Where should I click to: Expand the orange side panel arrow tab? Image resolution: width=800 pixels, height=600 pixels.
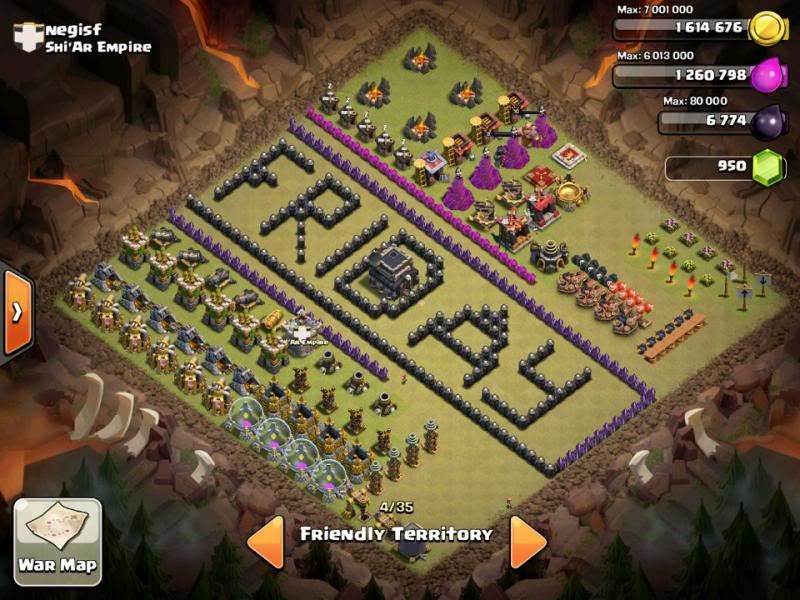(17, 312)
